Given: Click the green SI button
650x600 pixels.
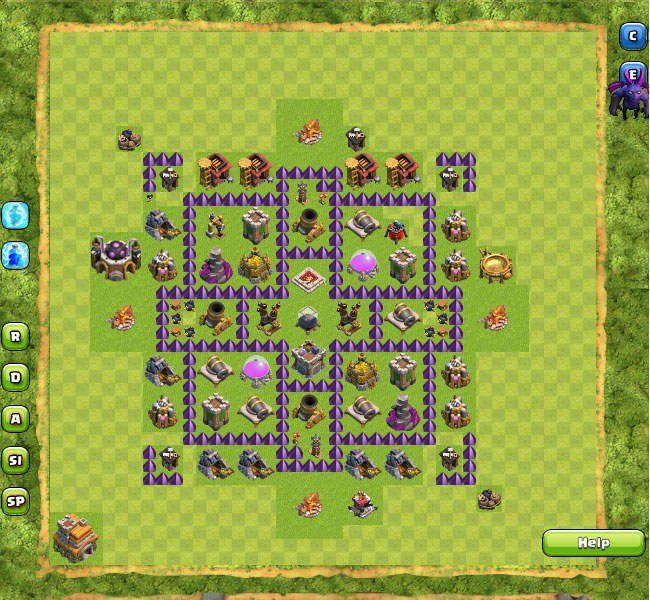Looking at the screenshot, I should [15, 460].
